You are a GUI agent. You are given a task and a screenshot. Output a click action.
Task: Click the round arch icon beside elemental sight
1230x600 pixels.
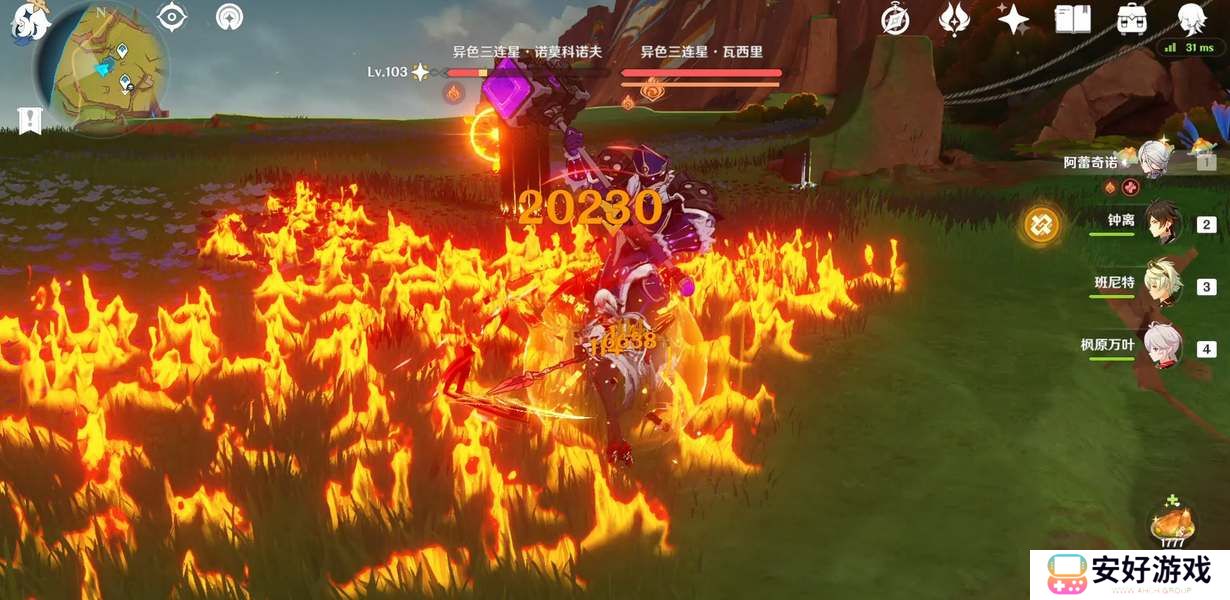click(x=230, y=17)
